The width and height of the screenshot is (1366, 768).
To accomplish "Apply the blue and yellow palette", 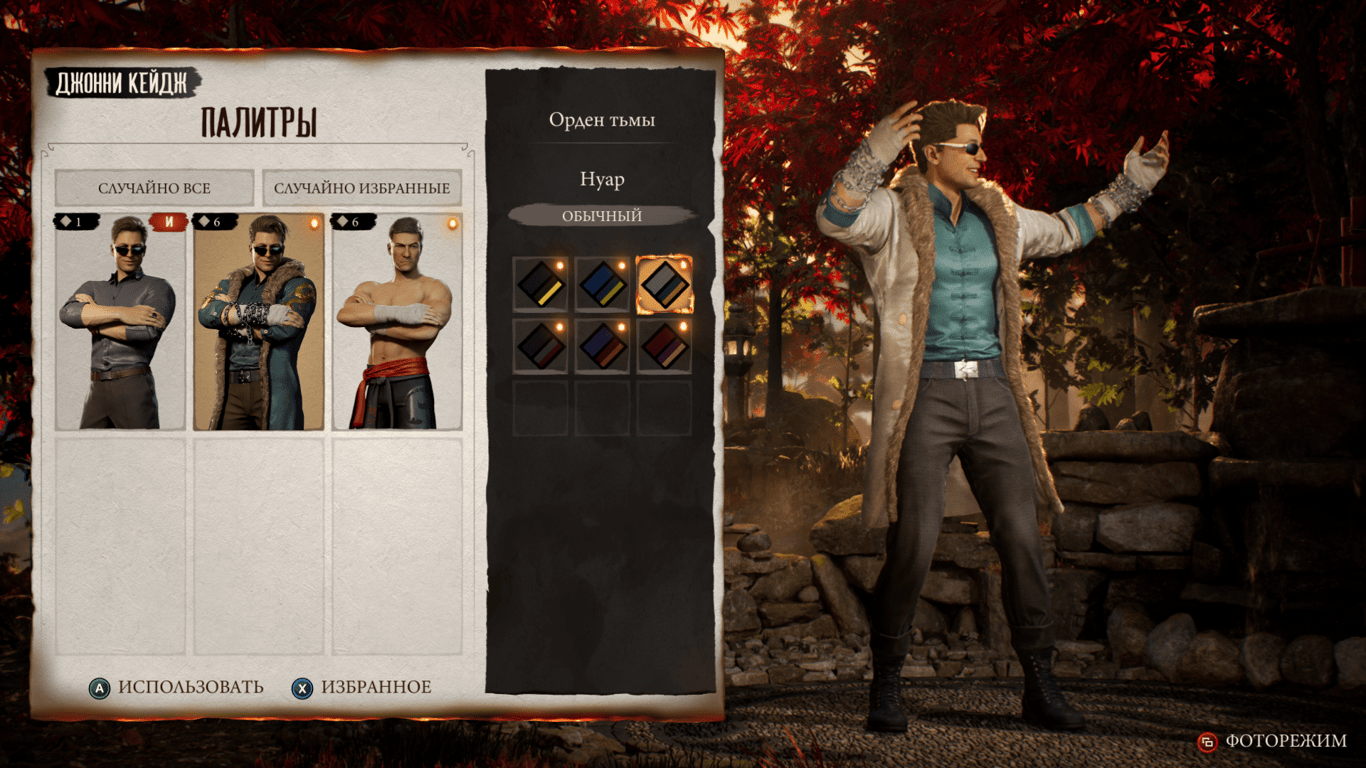I will pyautogui.click(x=603, y=284).
